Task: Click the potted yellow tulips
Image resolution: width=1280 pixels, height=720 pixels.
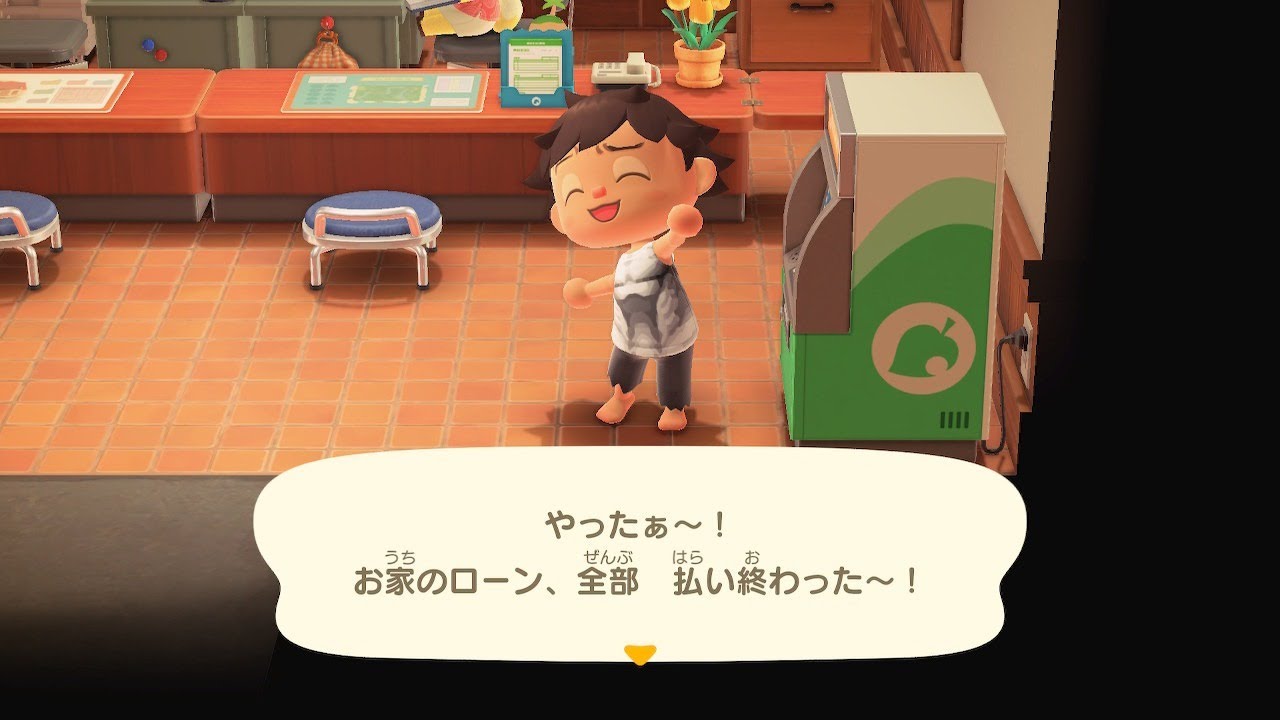Action: (x=700, y=45)
